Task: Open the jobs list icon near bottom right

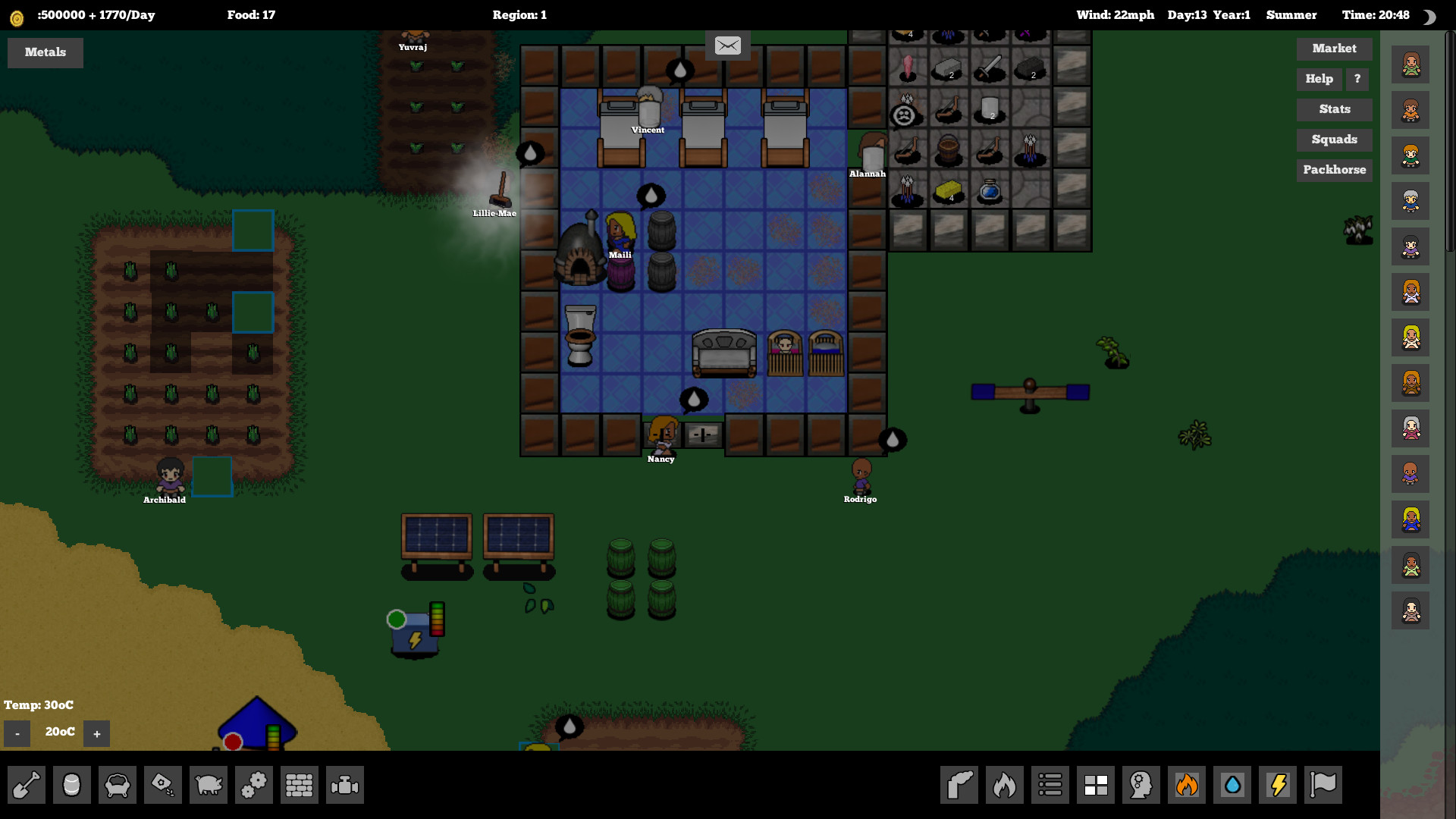Action: pyautogui.click(x=1050, y=785)
